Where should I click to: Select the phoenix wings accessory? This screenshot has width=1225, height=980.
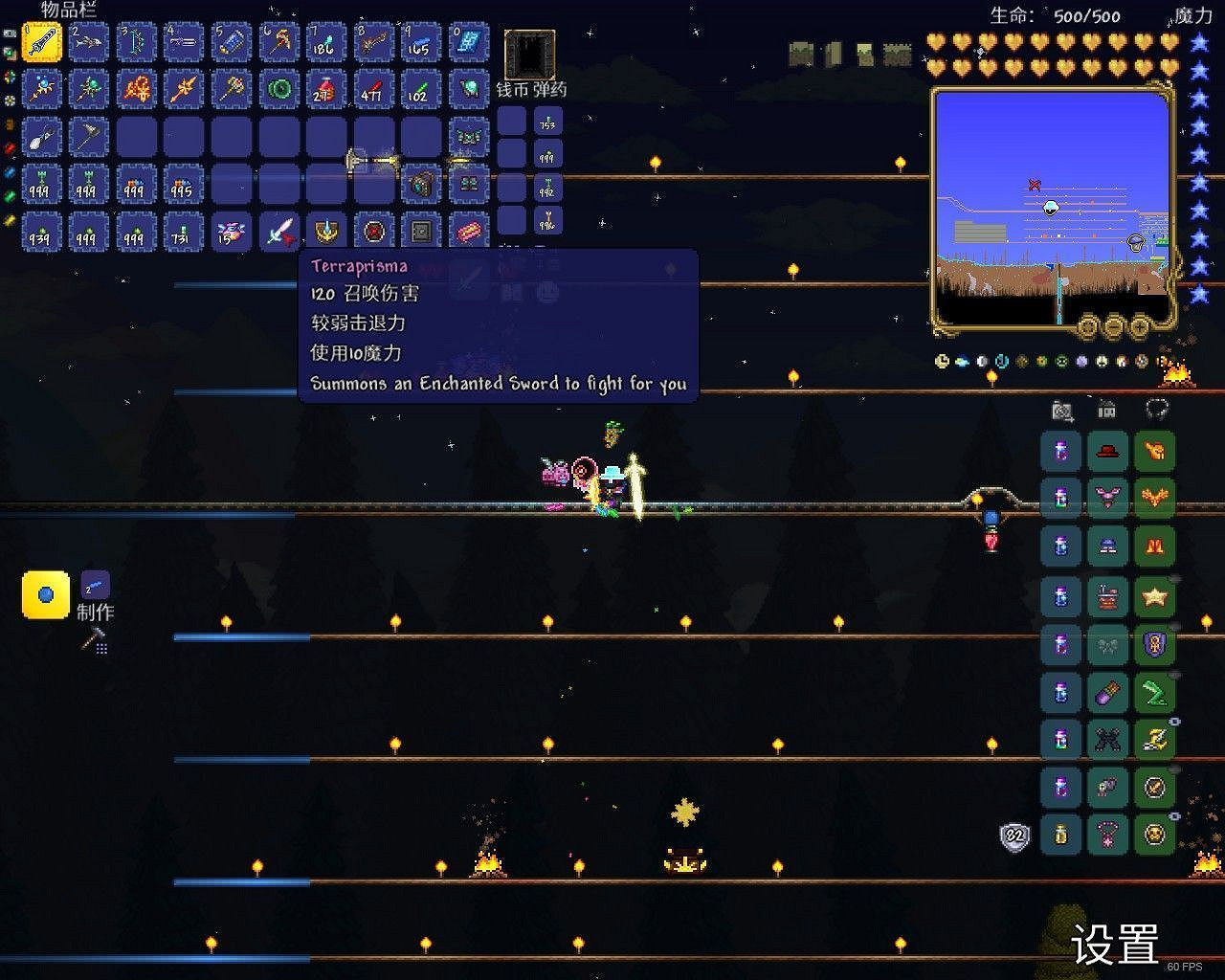1155,498
